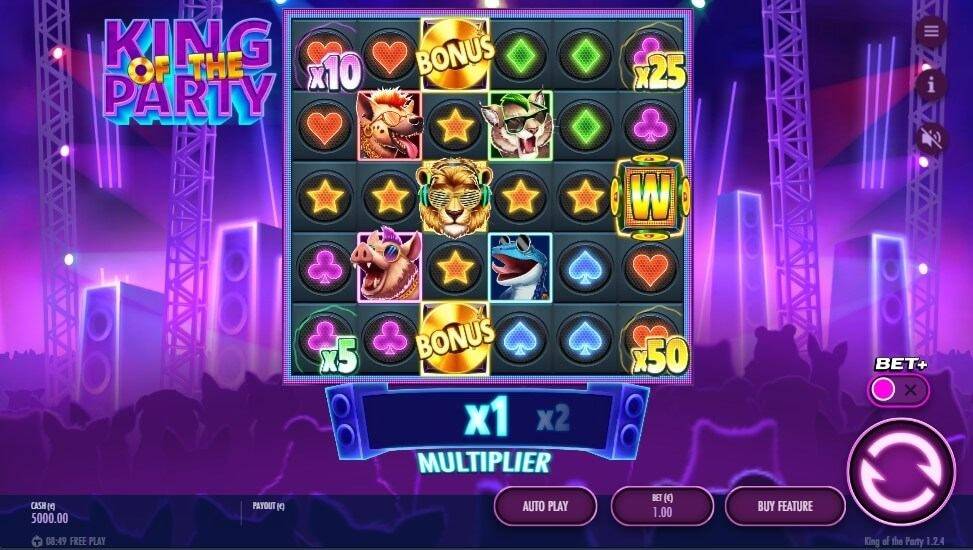The height and width of the screenshot is (550, 973).
Task: Open the Buy Feature menu
Action: coord(784,506)
